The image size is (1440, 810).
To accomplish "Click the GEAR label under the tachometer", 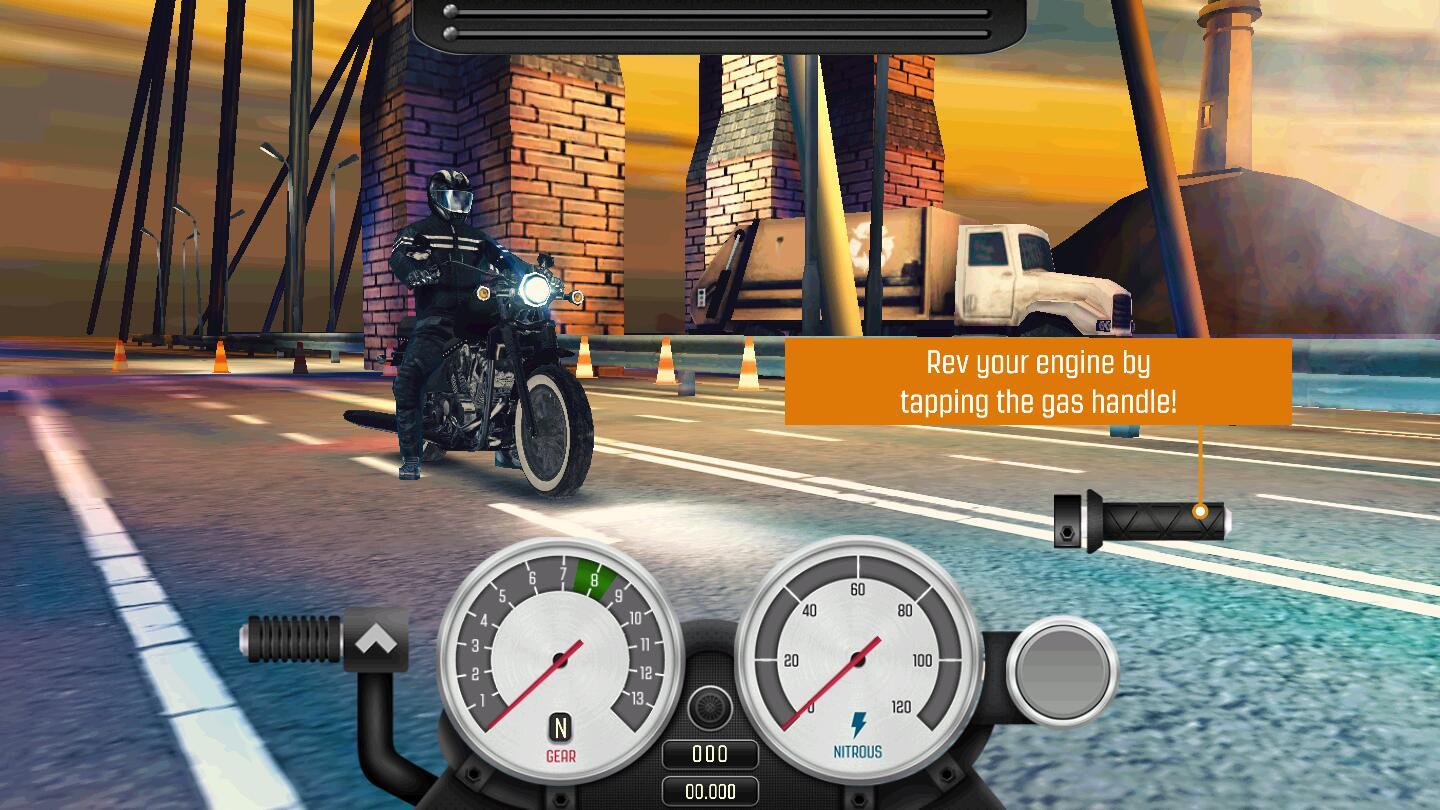I will point(558,756).
